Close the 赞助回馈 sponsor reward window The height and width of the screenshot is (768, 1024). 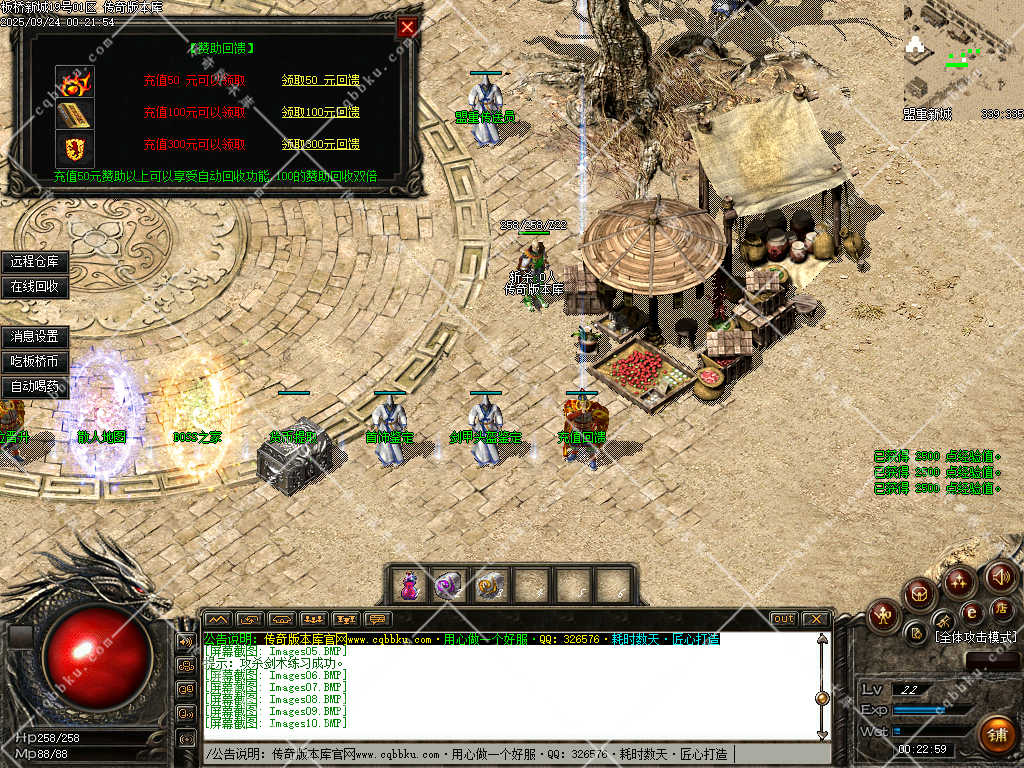point(407,28)
